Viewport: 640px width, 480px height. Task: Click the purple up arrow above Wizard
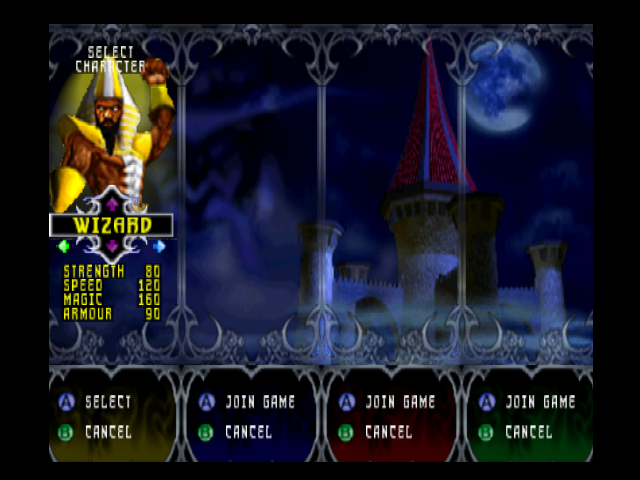coord(112,203)
